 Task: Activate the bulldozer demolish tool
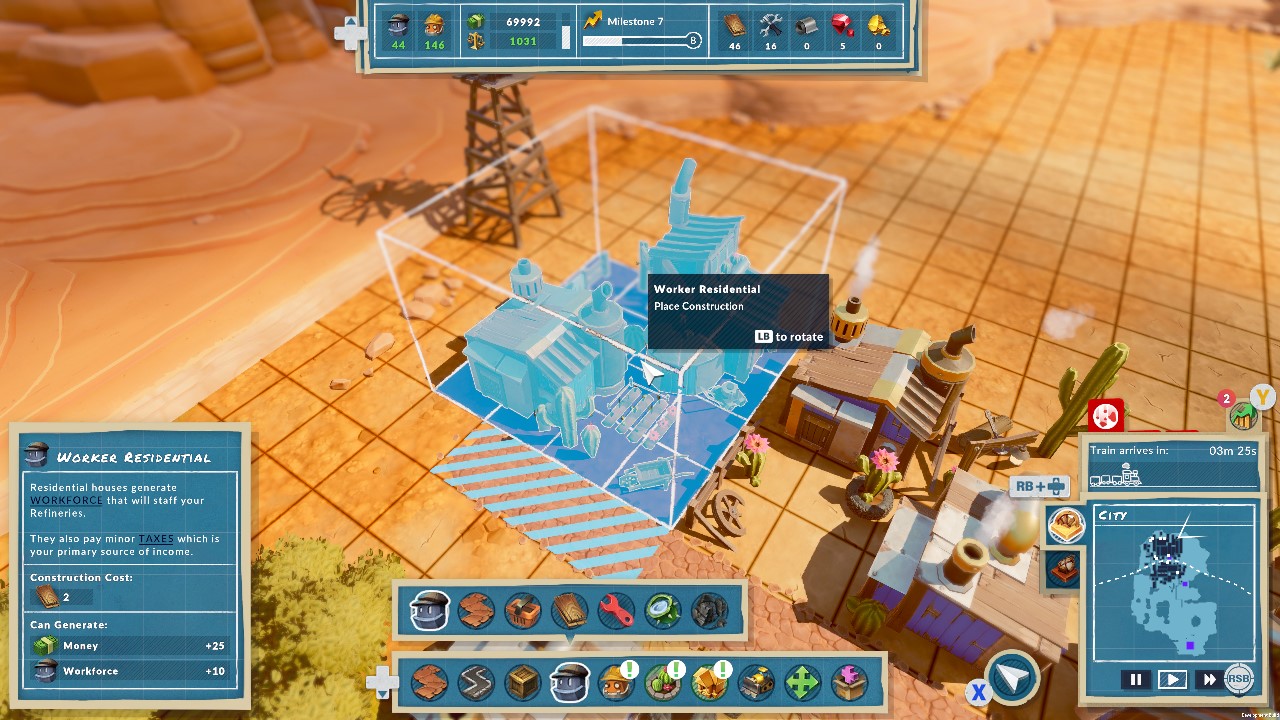(755, 683)
